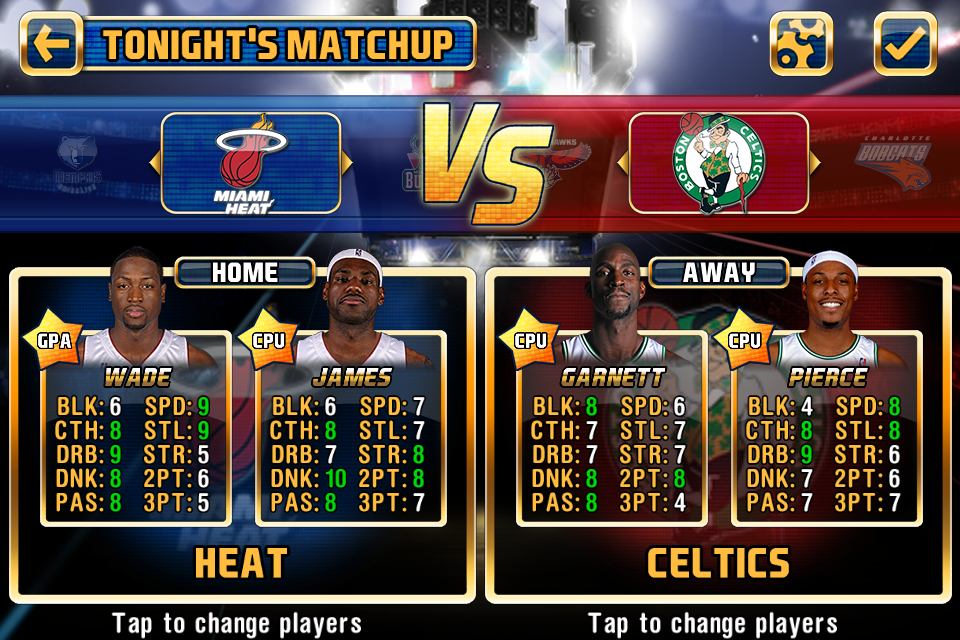Pick the faded Memphis Grizzlies logo

pyautogui.click(x=79, y=163)
